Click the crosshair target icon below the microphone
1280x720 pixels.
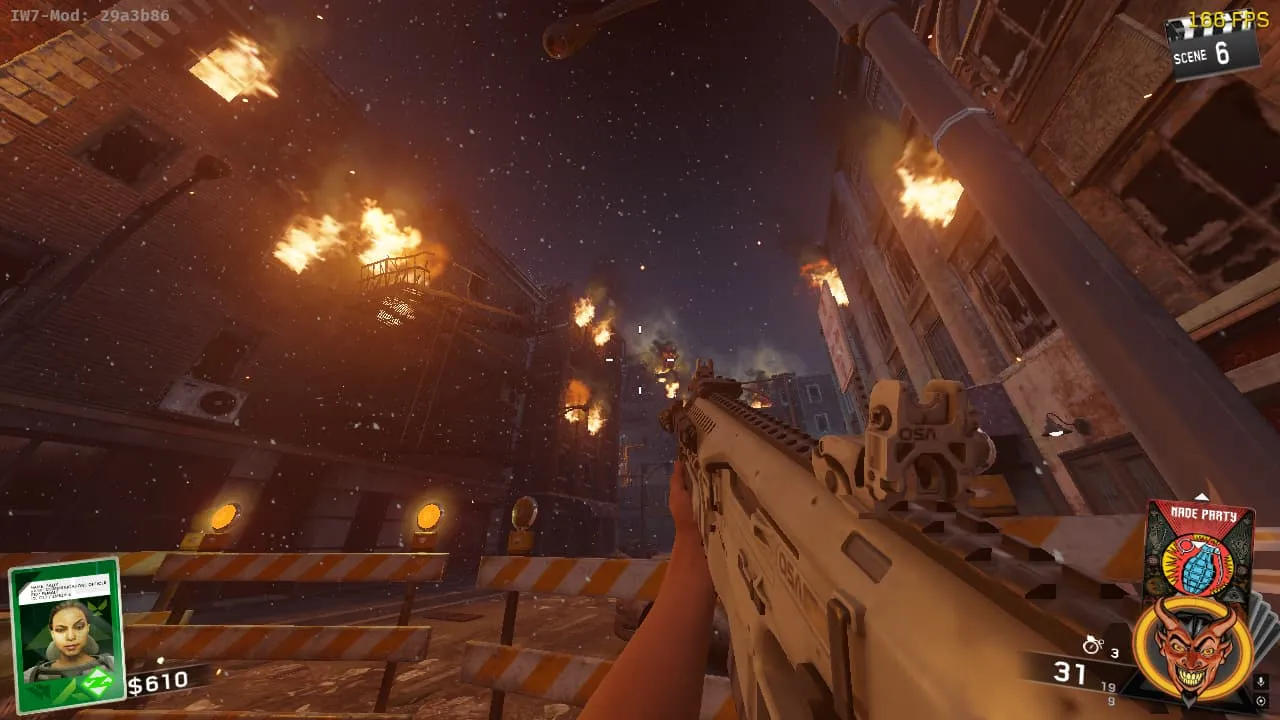[1261, 702]
